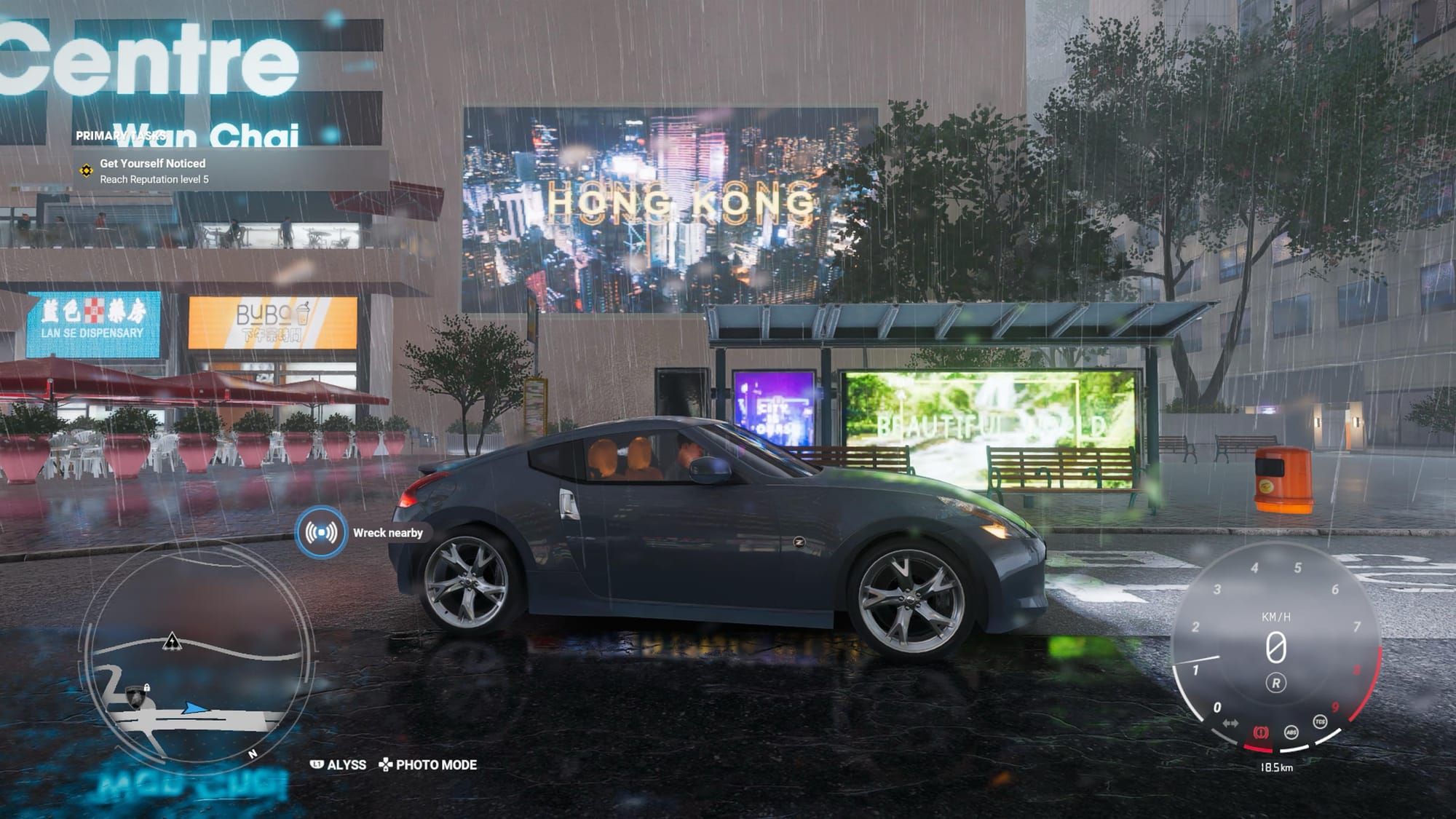This screenshot has height=819, width=1456.
Task: Click the L1 button icon beside ALYSS
Action: point(317,764)
